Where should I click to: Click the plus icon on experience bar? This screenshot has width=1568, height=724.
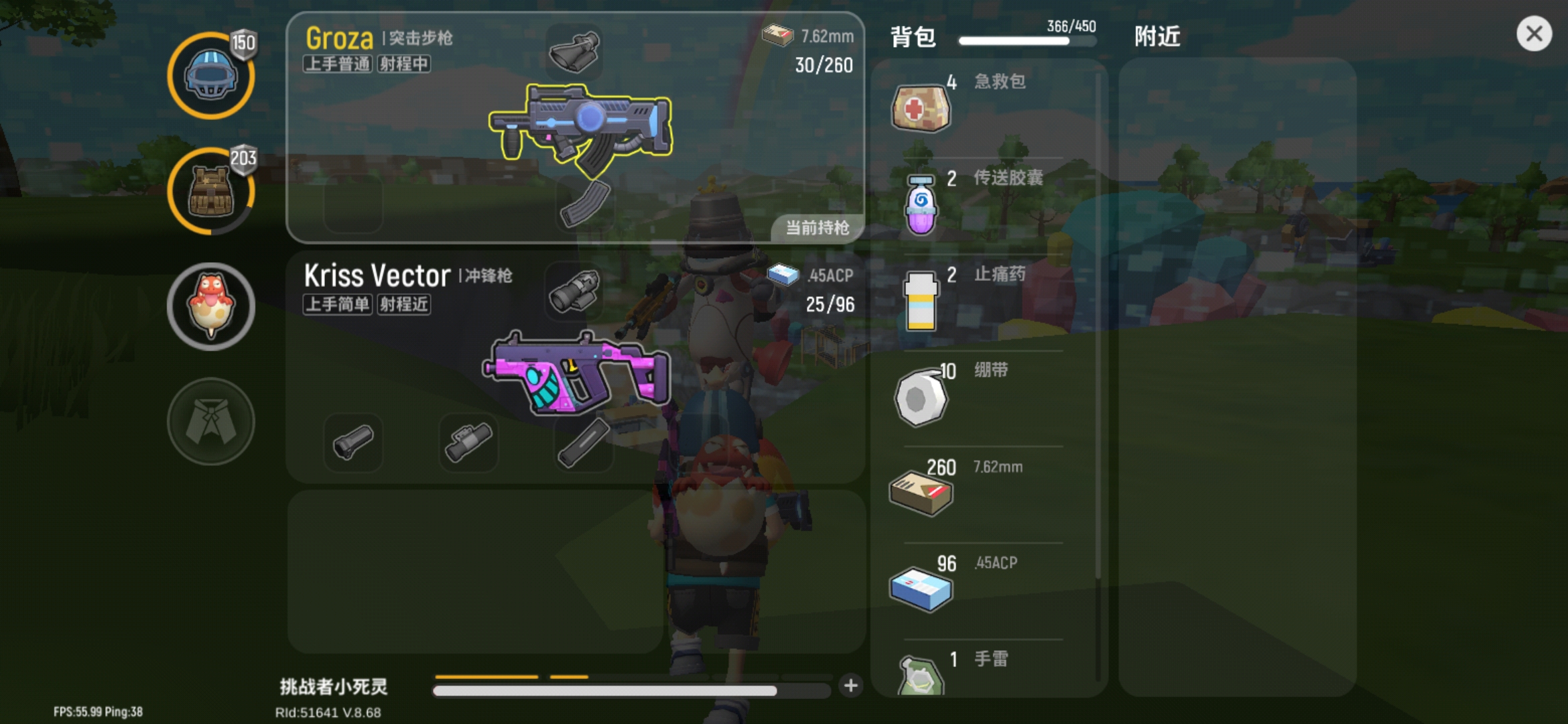click(851, 686)
